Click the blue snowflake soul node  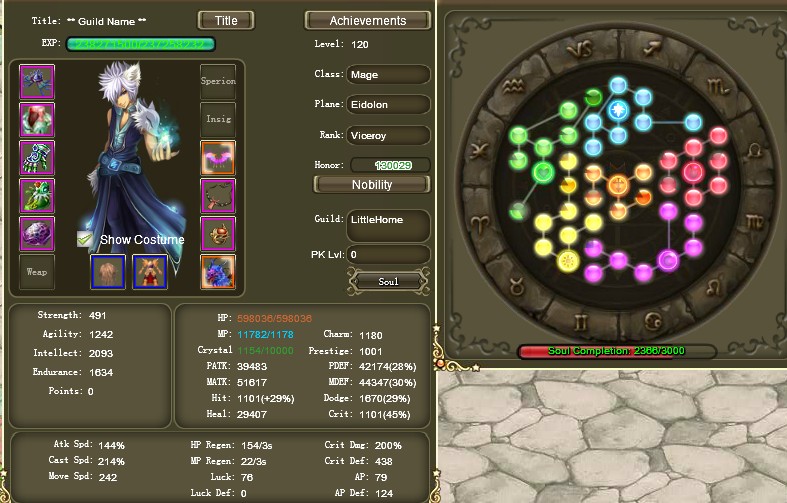618,109
